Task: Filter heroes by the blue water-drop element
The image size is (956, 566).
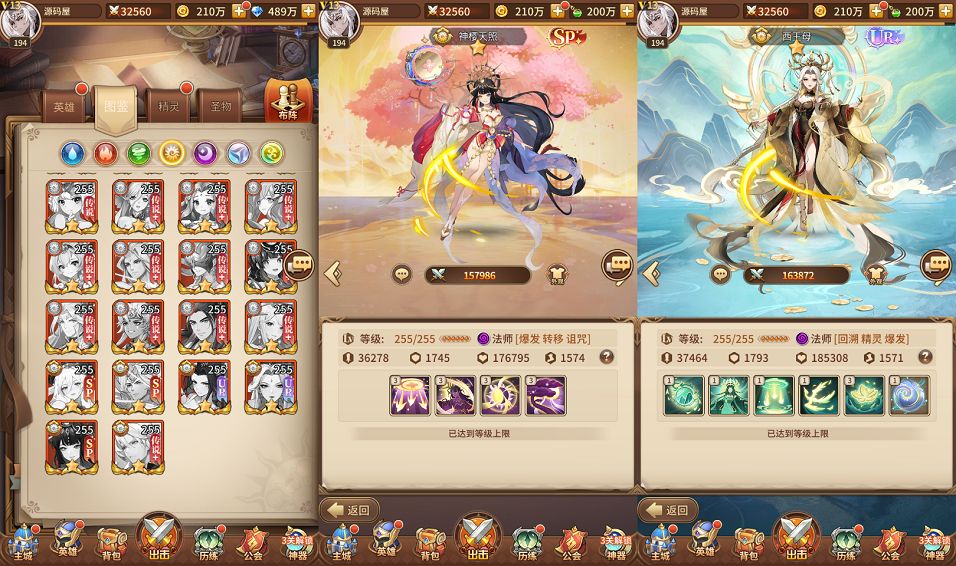Action: click(x=73, y=153)
